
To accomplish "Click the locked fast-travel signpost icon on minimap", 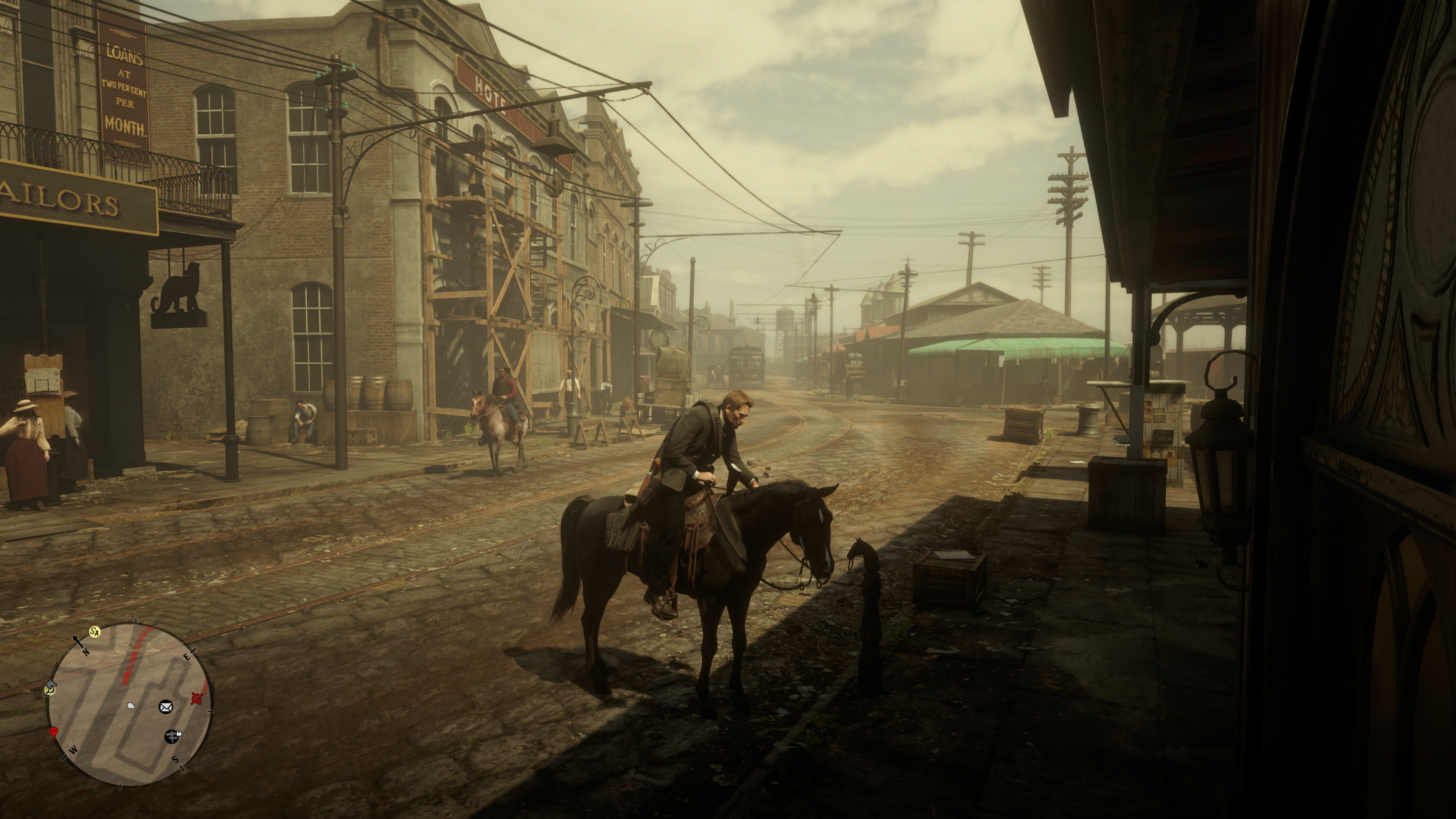I will click(x=172, y=737).
